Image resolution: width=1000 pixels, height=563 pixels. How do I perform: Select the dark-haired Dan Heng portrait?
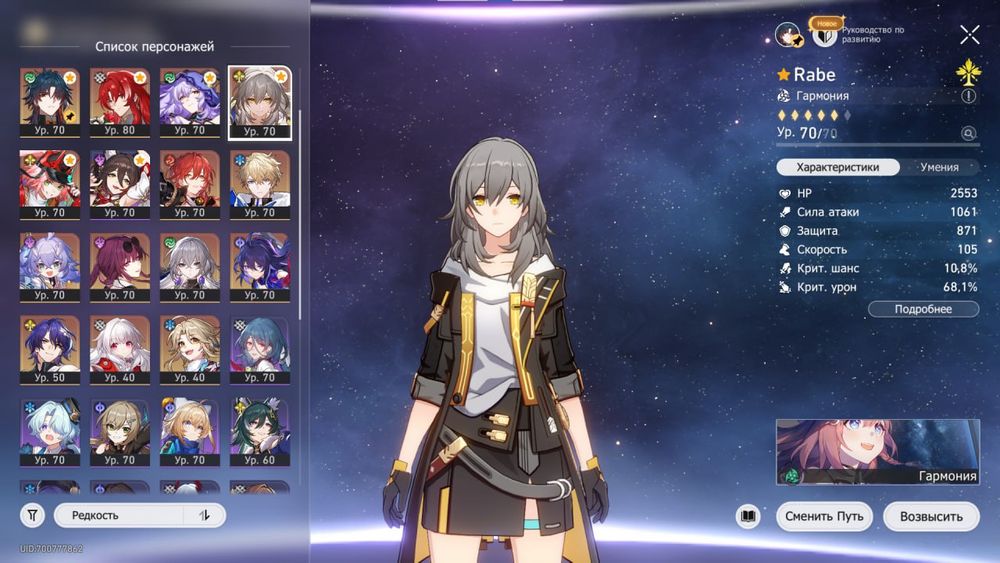coord(49,103)
